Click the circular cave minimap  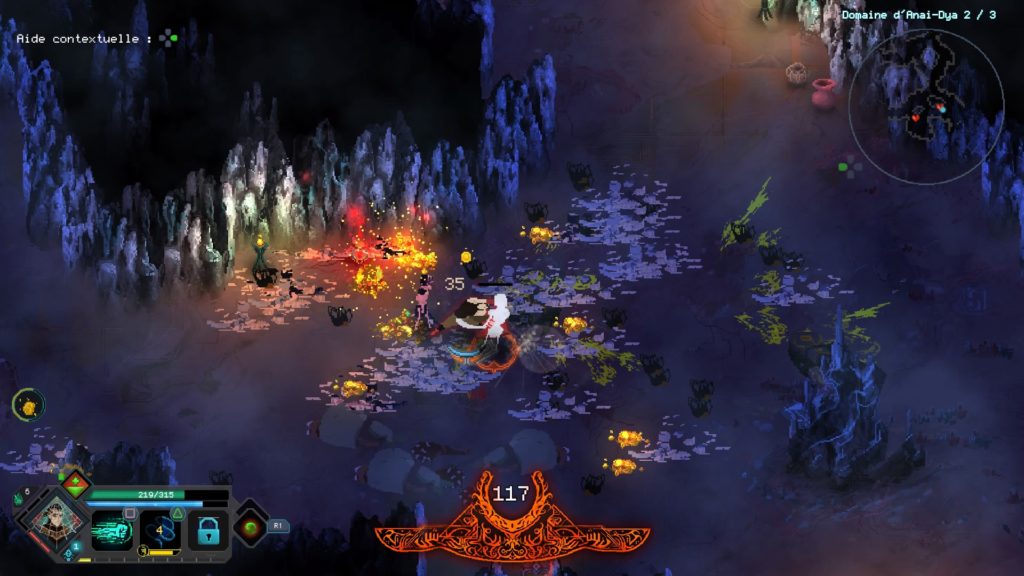tap(926, 106)
